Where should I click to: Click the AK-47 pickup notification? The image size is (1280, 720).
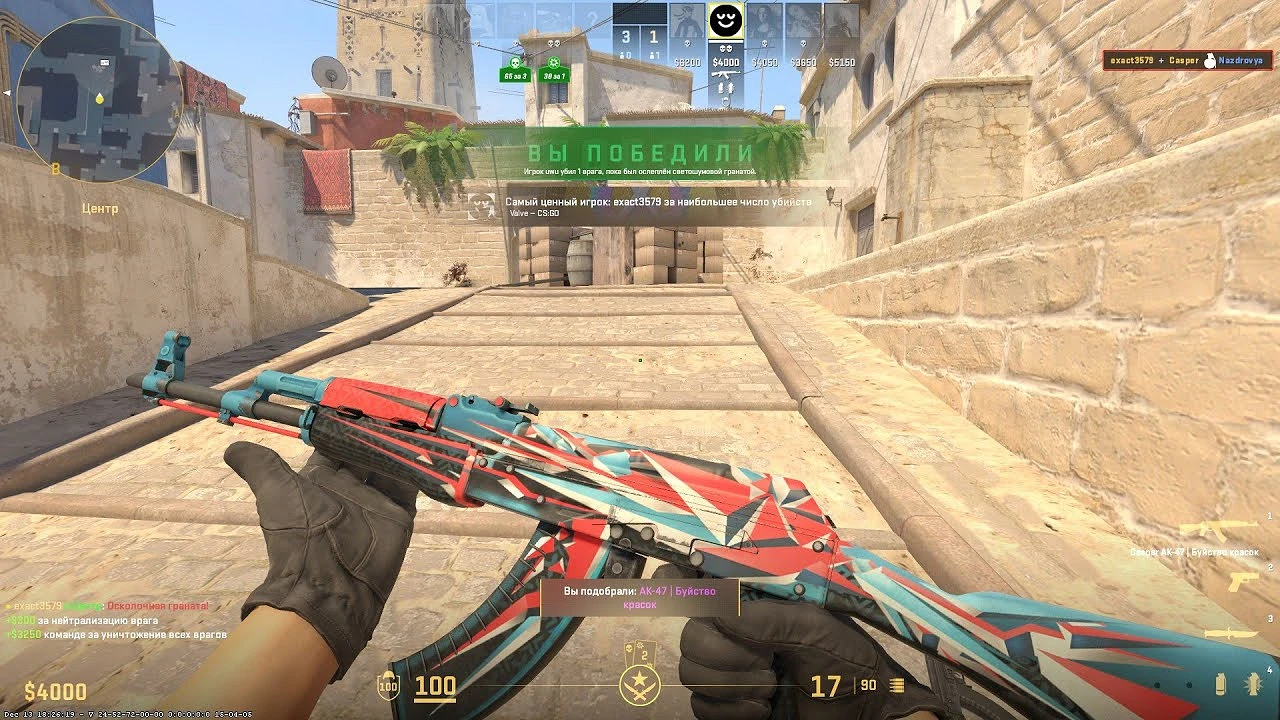pyautogui.click(x=640, y=597)
